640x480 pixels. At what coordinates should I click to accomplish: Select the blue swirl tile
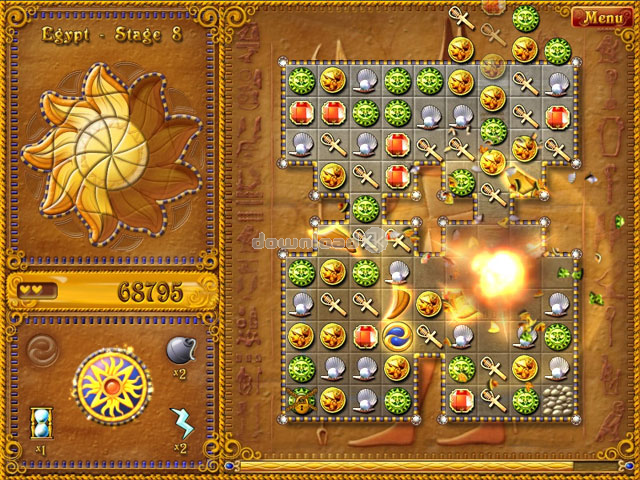397,335
